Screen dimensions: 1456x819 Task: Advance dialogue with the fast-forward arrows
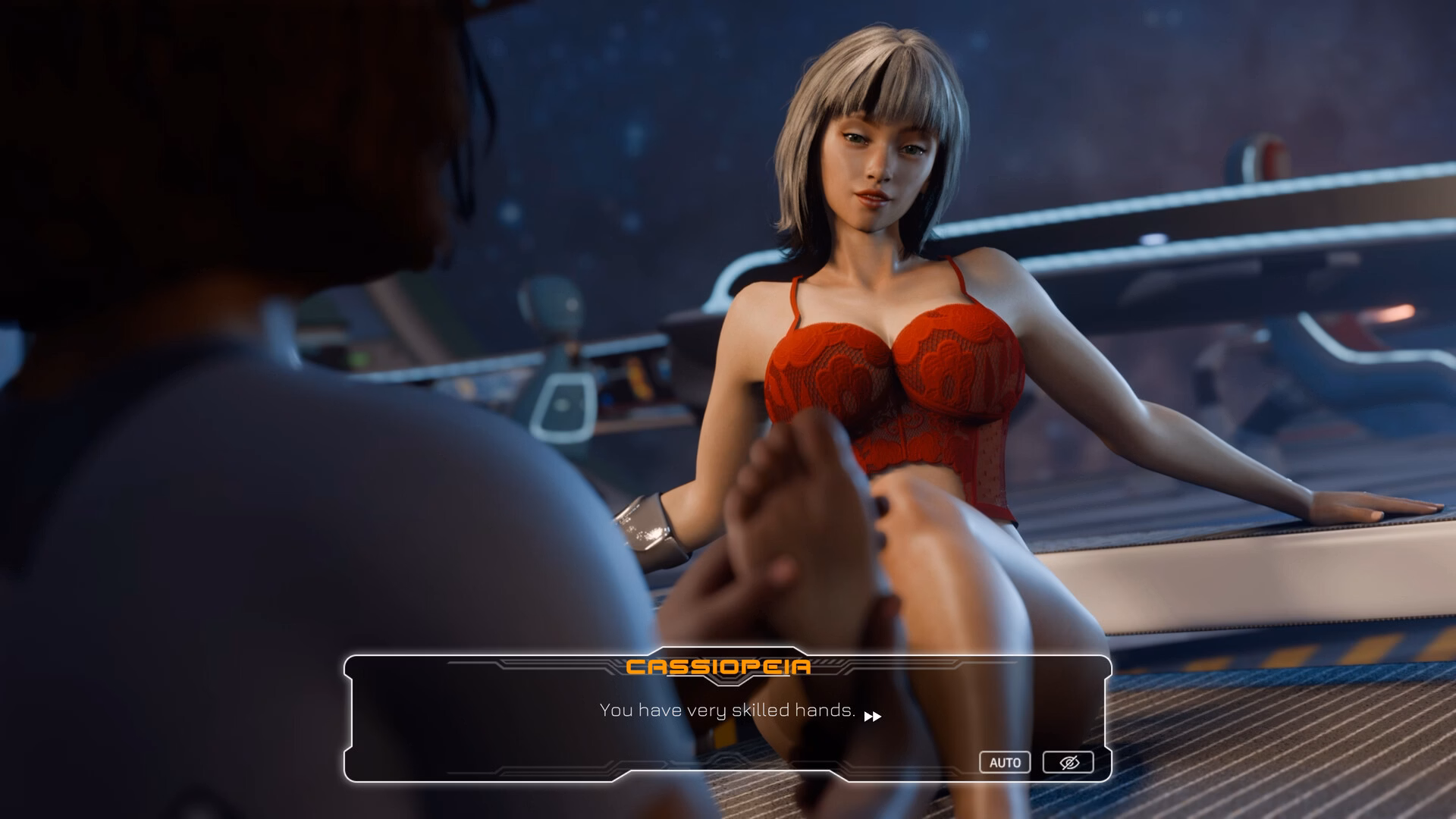(x=873, y=716)
